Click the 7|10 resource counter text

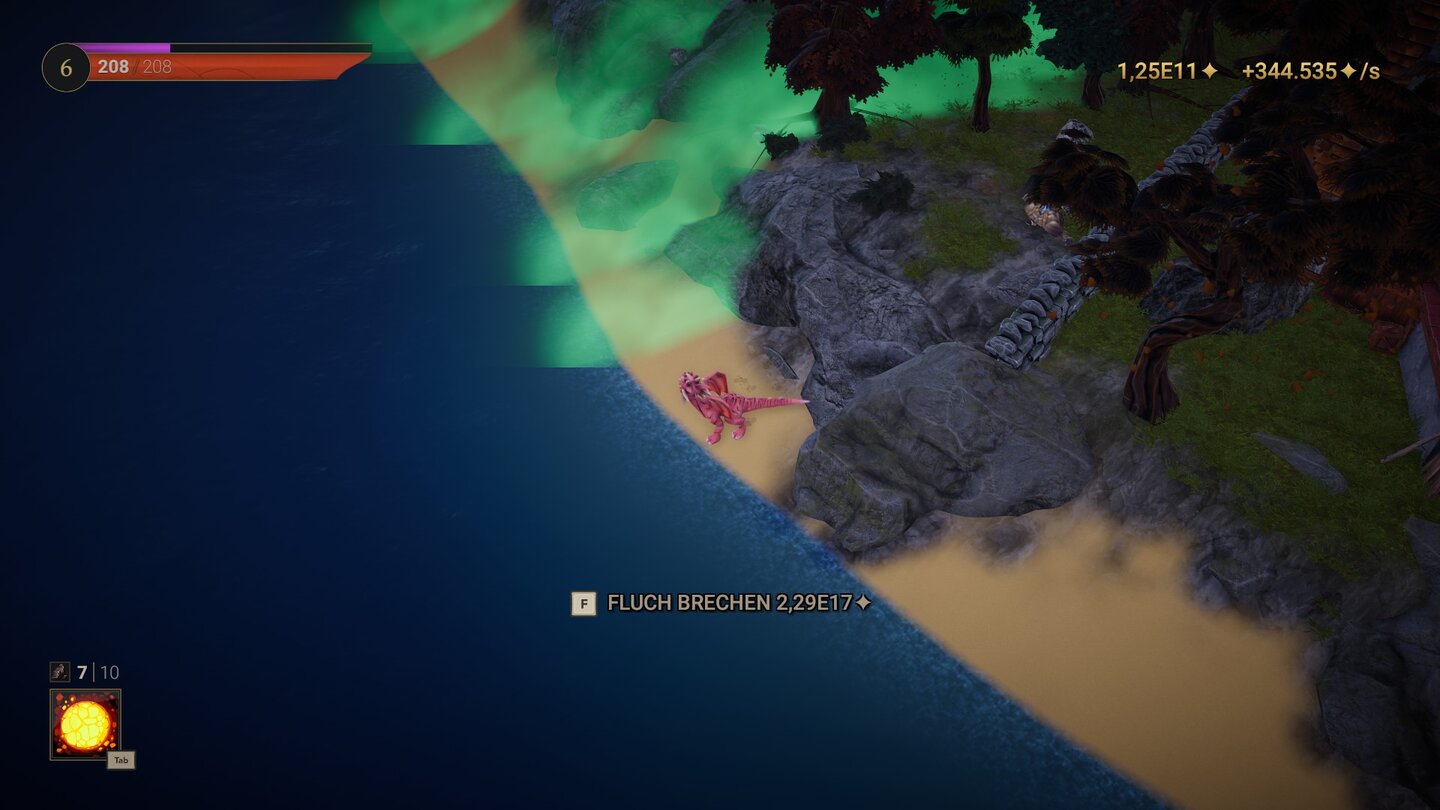tap(95, 672)
